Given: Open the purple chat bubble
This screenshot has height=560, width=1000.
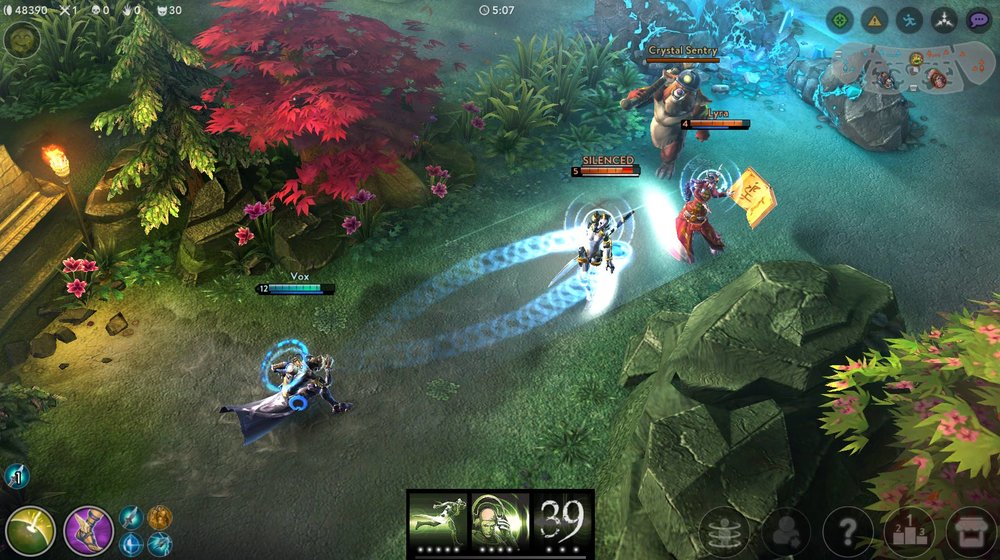Looking at the screenshot, I should [979, 20].
